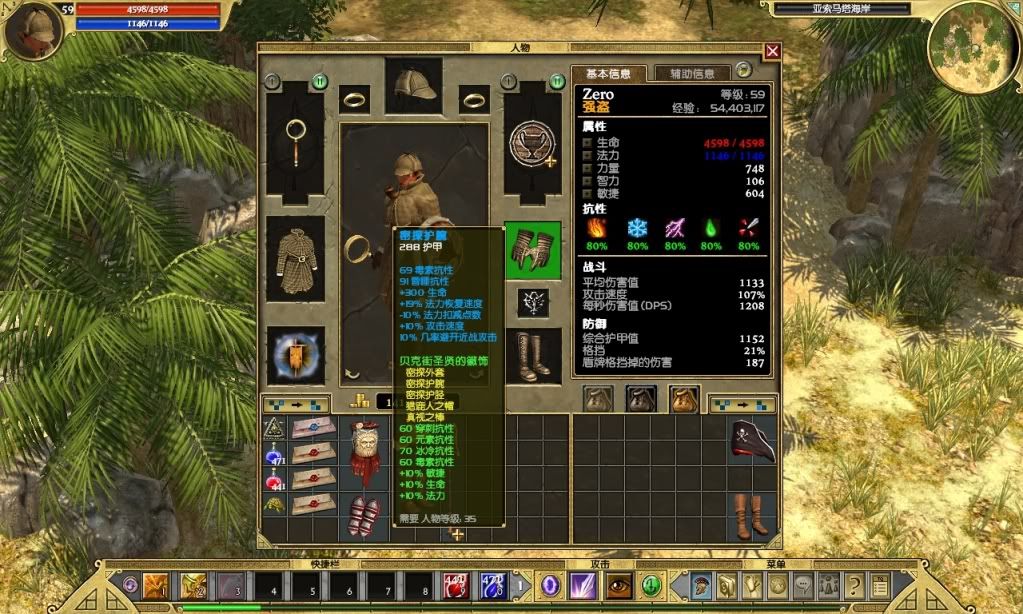Screen dimensions: 1023x614
Task: Select the trophy cup shield slot
Action: (532, 142)
